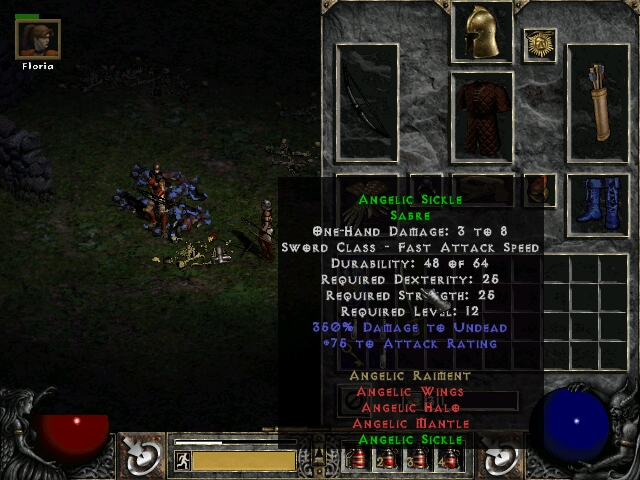Screen dimensions: 640x480
Task: Use the potion in belt slot 4
Action: [452, 460]
